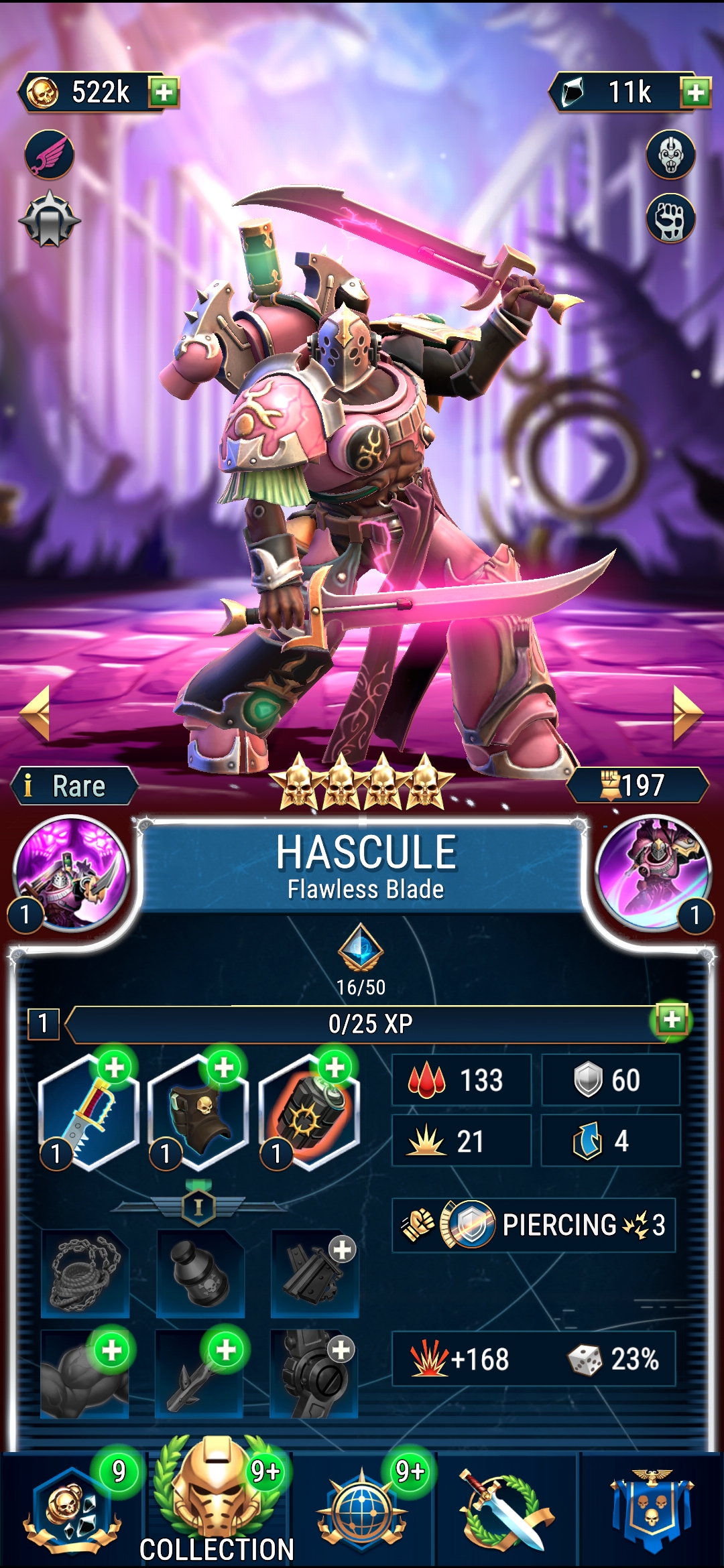Select the skull mask trait icon
The height and width of the screenshot is (1568, 724).
coord(670,155)
